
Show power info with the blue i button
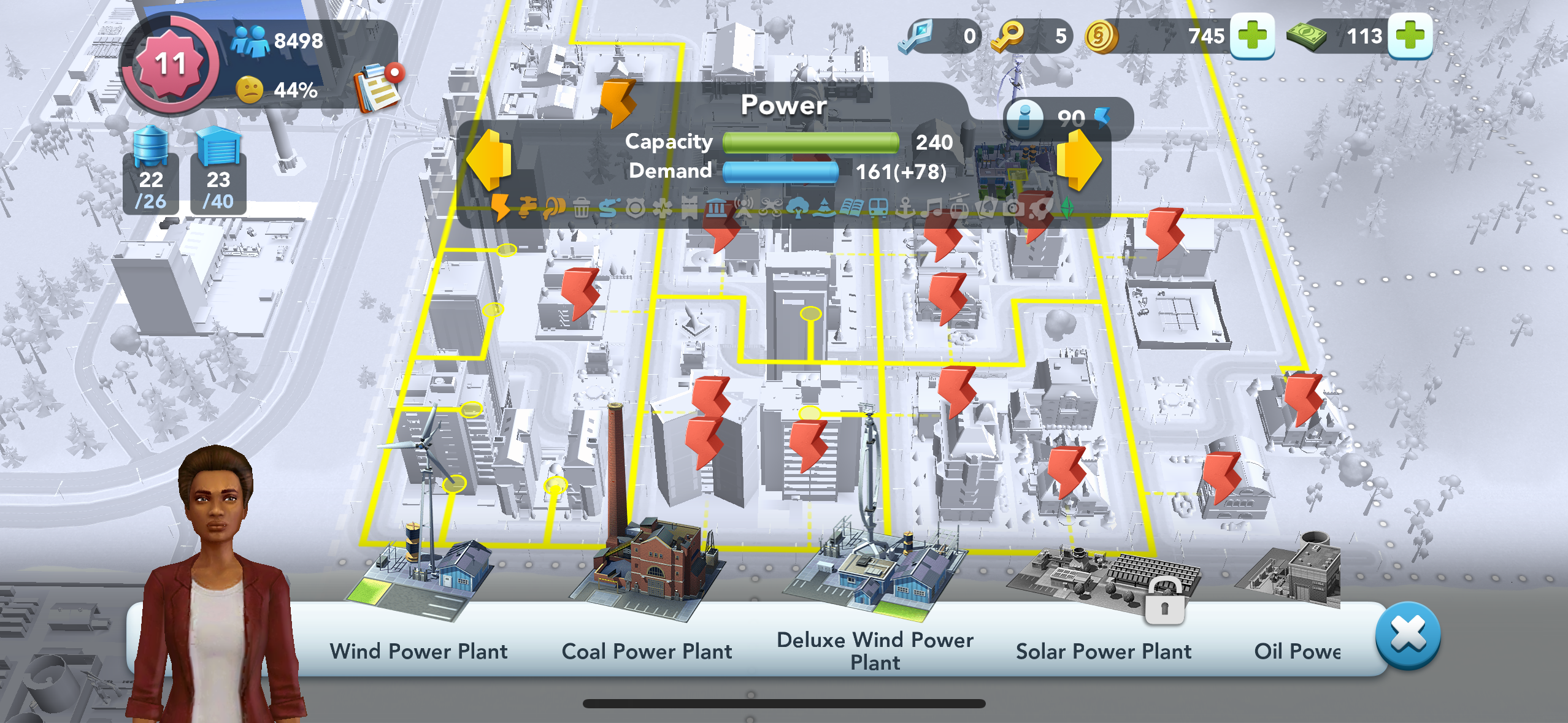pos(1024,117)
